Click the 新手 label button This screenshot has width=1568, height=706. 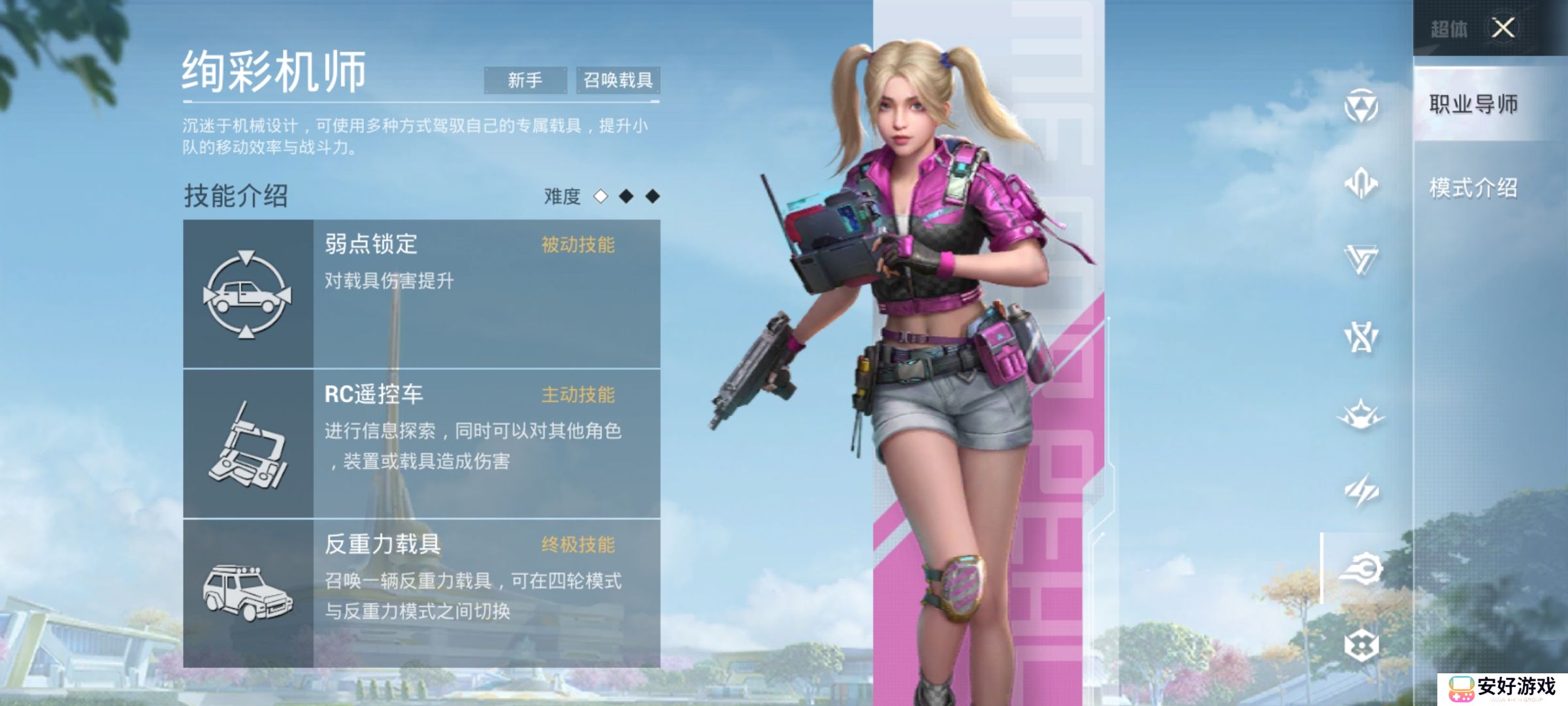pyautogui.click(x=527, y=80)
